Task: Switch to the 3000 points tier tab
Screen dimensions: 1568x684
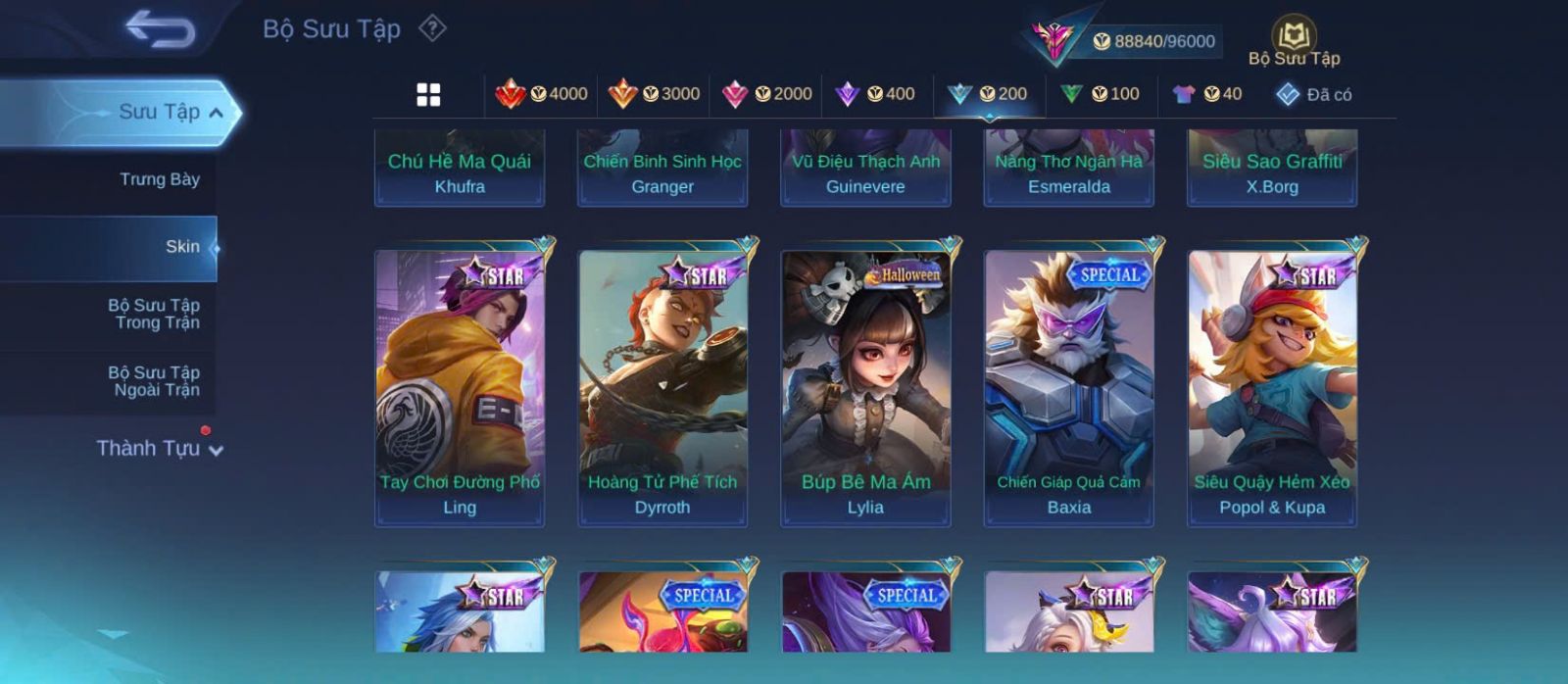Action: [654, 94]
